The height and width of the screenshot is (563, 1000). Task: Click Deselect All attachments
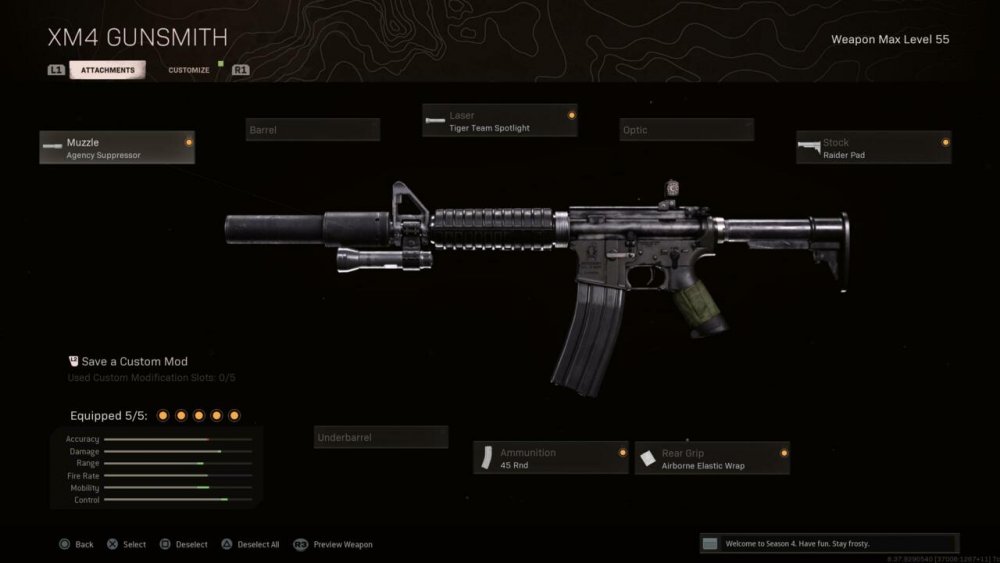250,544
